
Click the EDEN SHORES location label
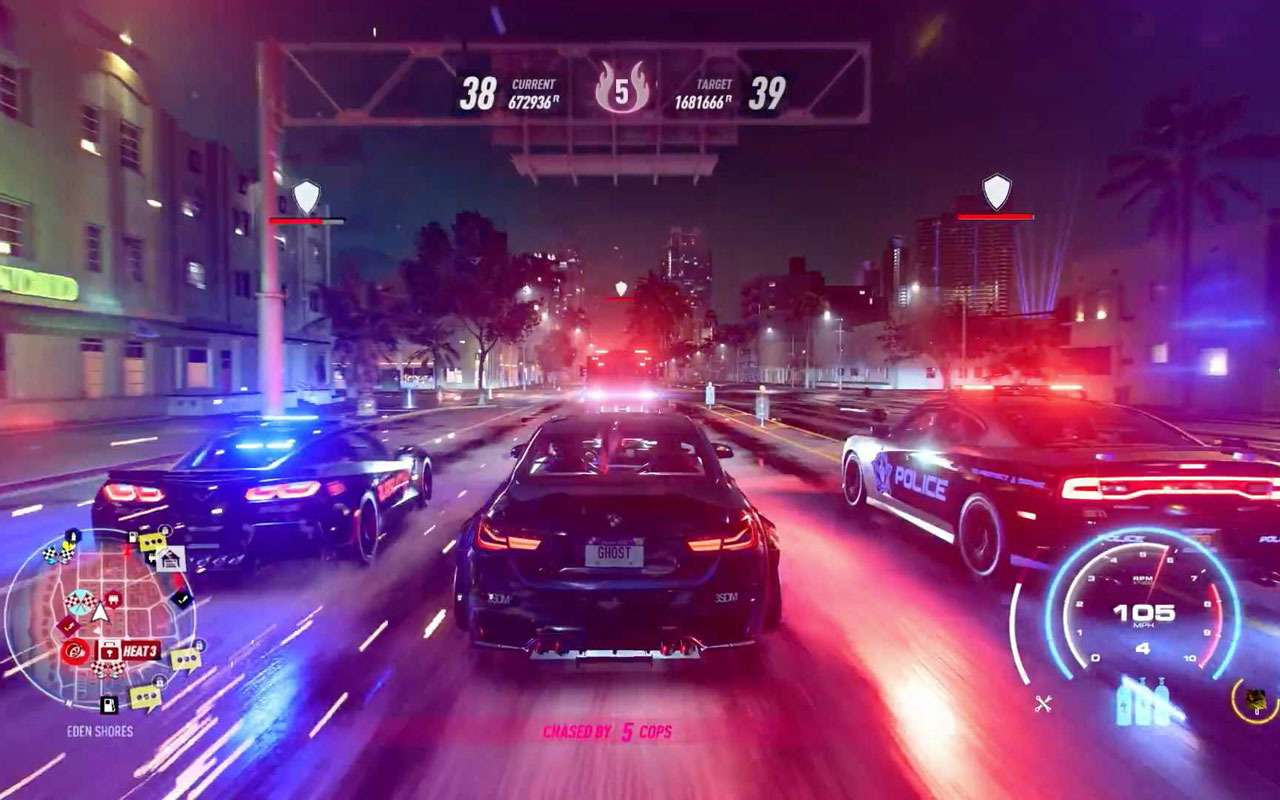(98, 731)
